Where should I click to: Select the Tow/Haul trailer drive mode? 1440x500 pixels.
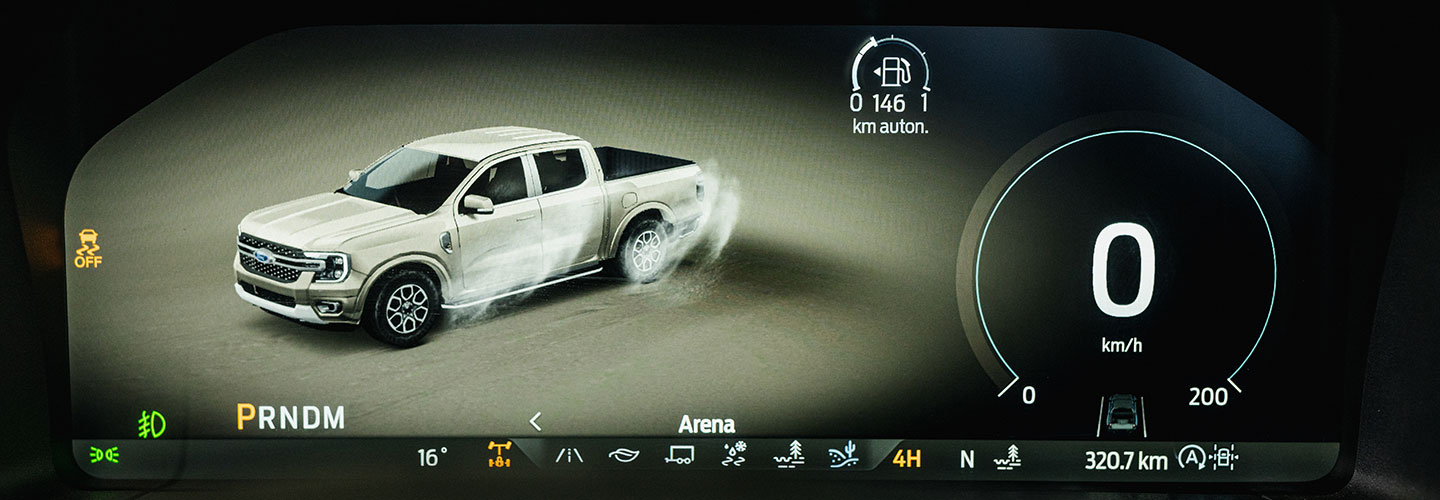tap(679, 458)
